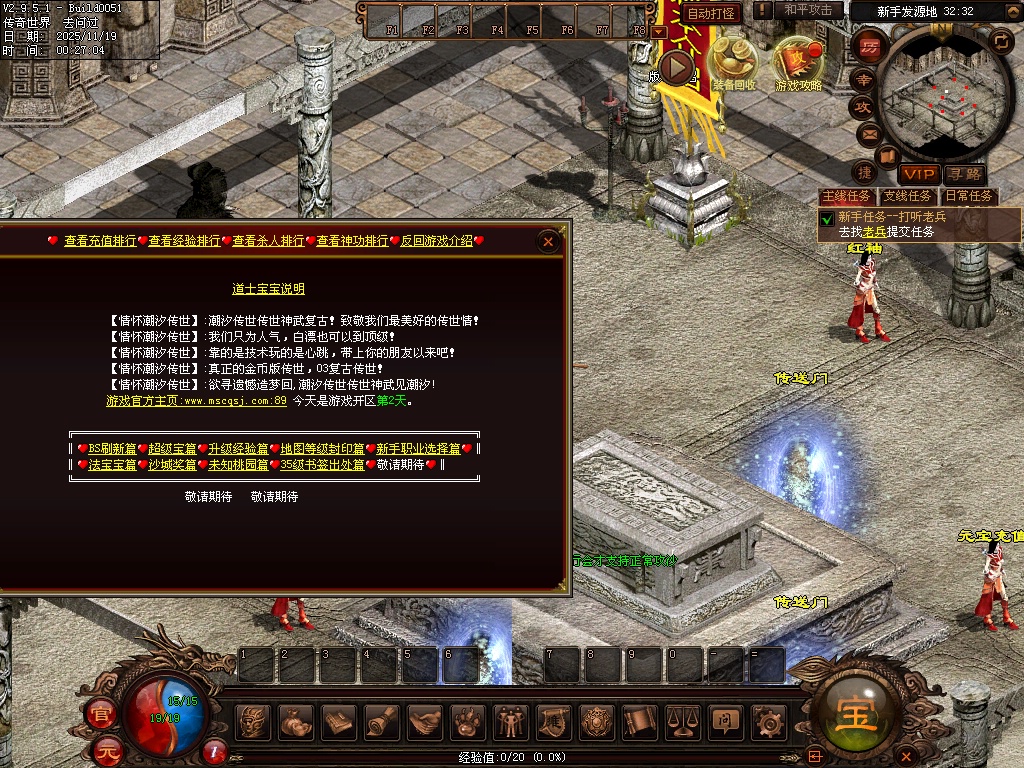The image size is (1024, 768).
Task: Open the VIP panel
Action: pos(918,174)
